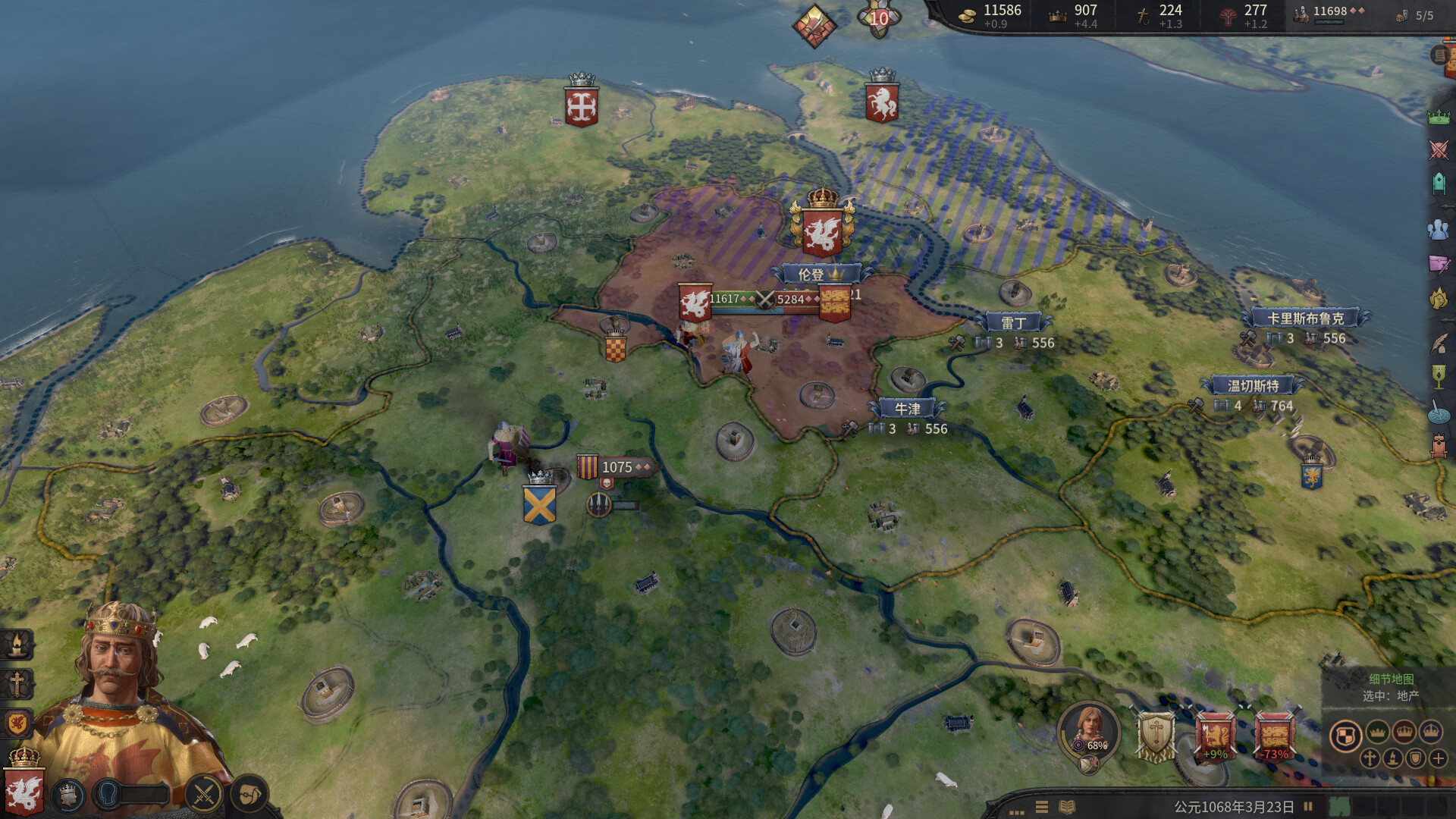Open the Royal Court via the chalice icon
1456x819 pixels.
click(x=1438, y=376)
